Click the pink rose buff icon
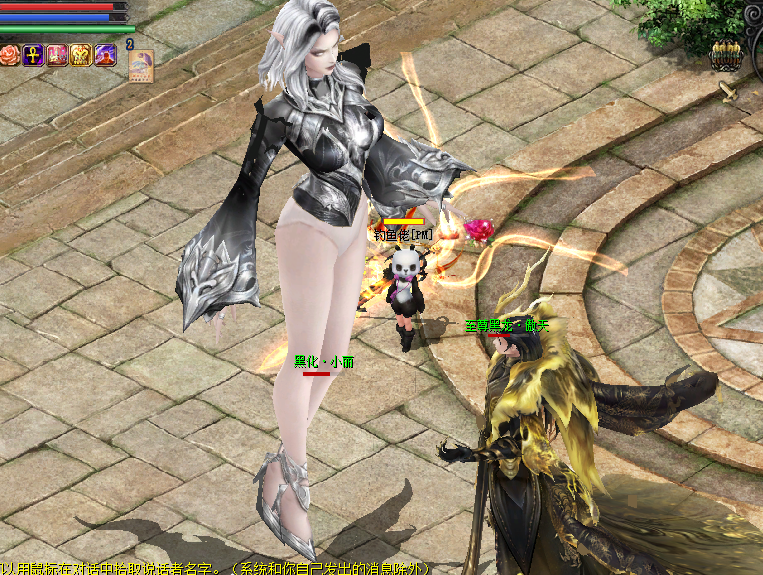The image size is (763, 575). [10, 55]
